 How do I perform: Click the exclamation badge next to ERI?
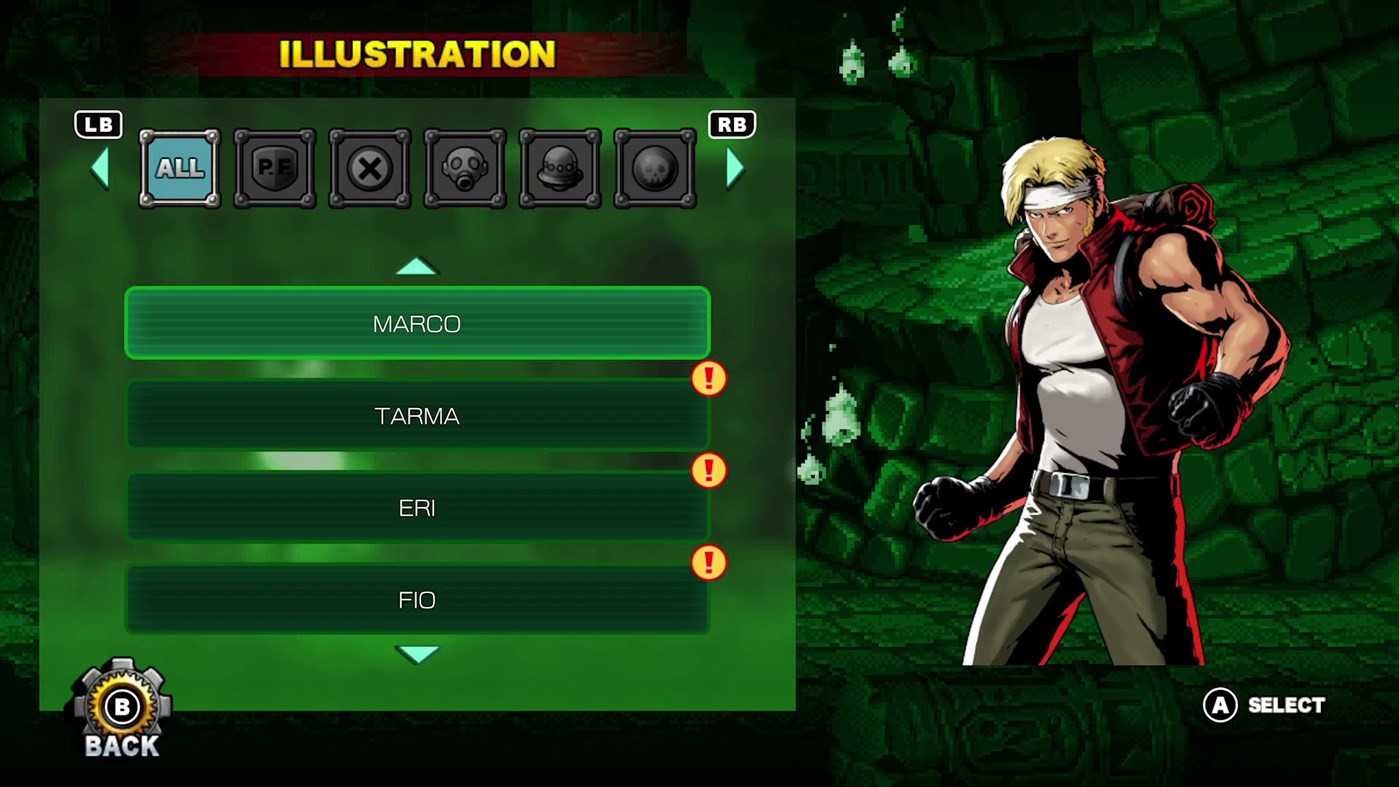pyautogui.click(x=708, y=470)
